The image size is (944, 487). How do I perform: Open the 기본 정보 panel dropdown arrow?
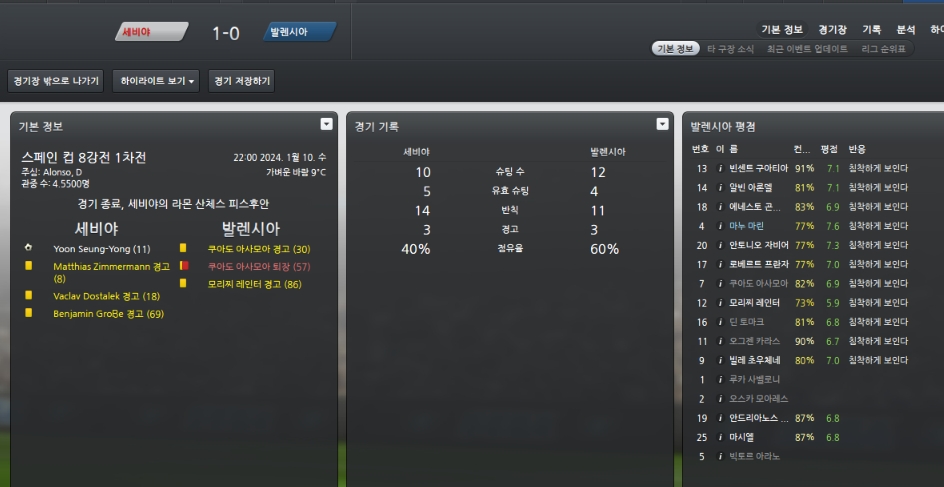point(326,124)
